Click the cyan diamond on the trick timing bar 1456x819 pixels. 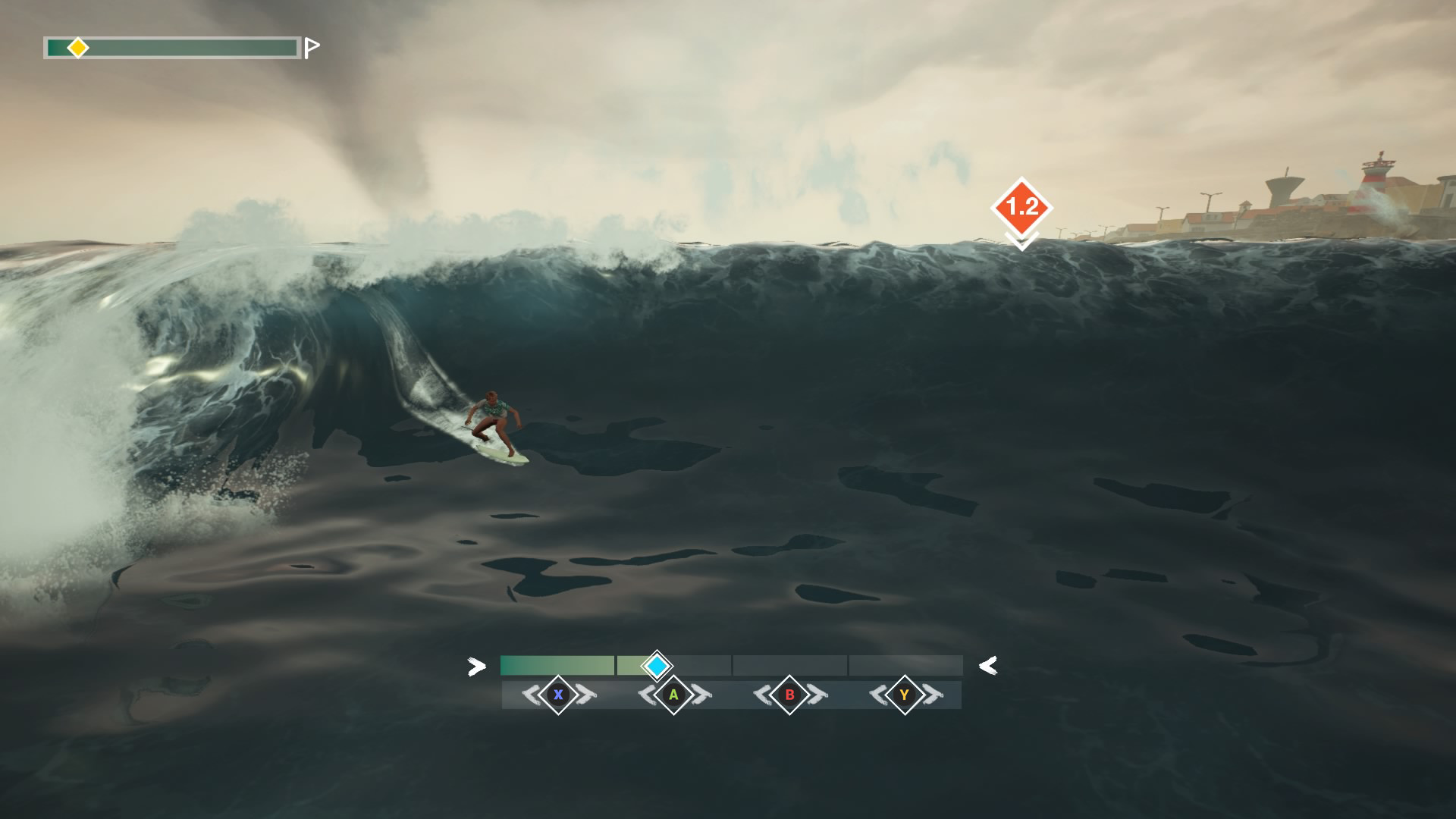click(x=657, y=666)
